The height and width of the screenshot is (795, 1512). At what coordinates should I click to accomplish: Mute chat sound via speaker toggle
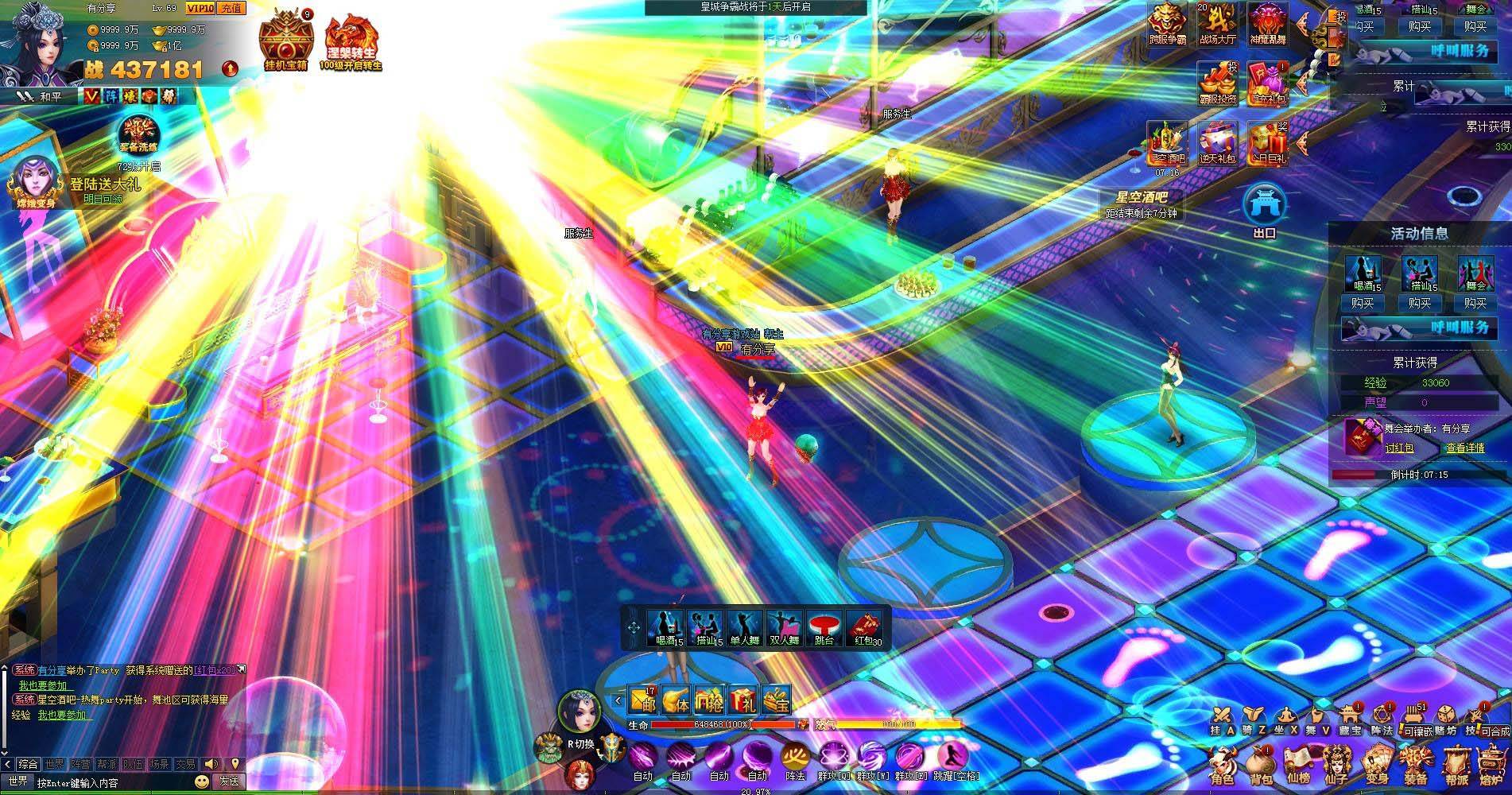211,764
